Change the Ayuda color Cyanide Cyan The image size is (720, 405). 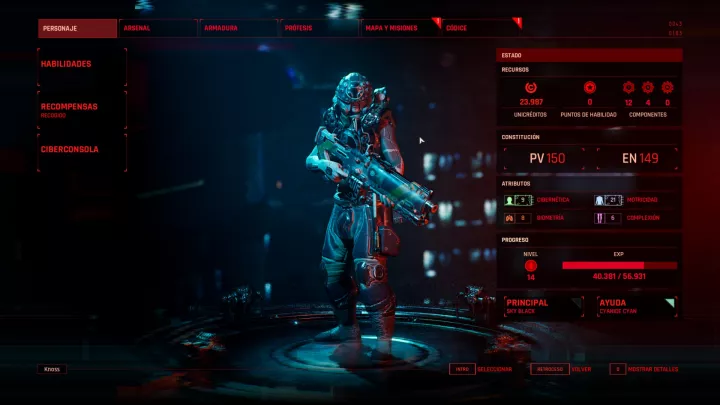636,306
